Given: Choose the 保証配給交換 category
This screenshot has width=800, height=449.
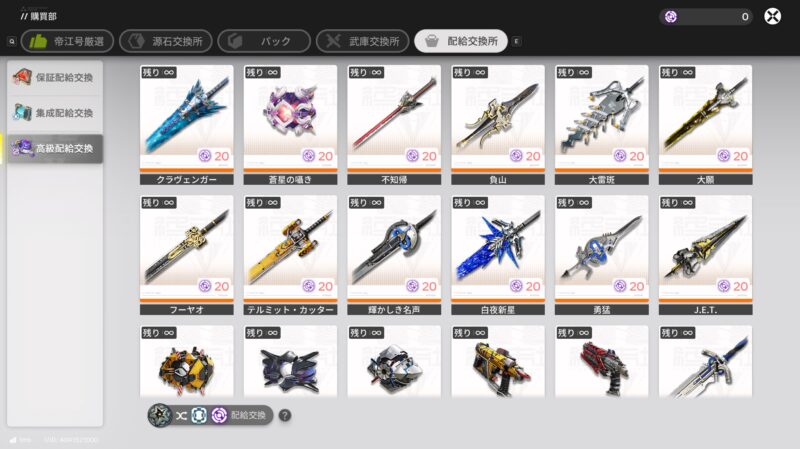Looking at the screenshot, I should 55,78.
